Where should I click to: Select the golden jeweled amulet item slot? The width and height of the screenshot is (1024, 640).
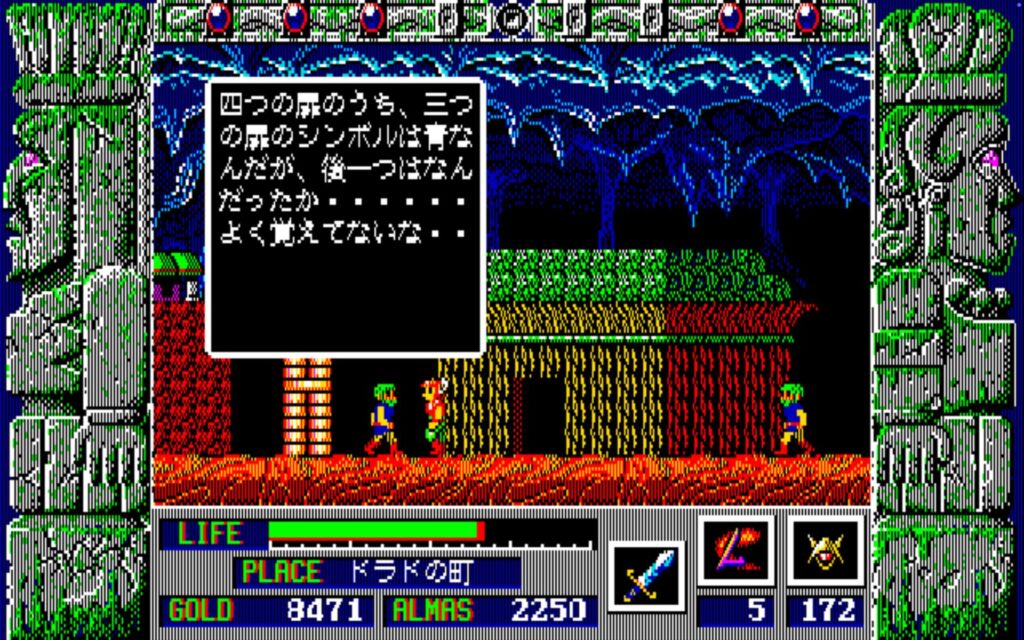point(825,551)
